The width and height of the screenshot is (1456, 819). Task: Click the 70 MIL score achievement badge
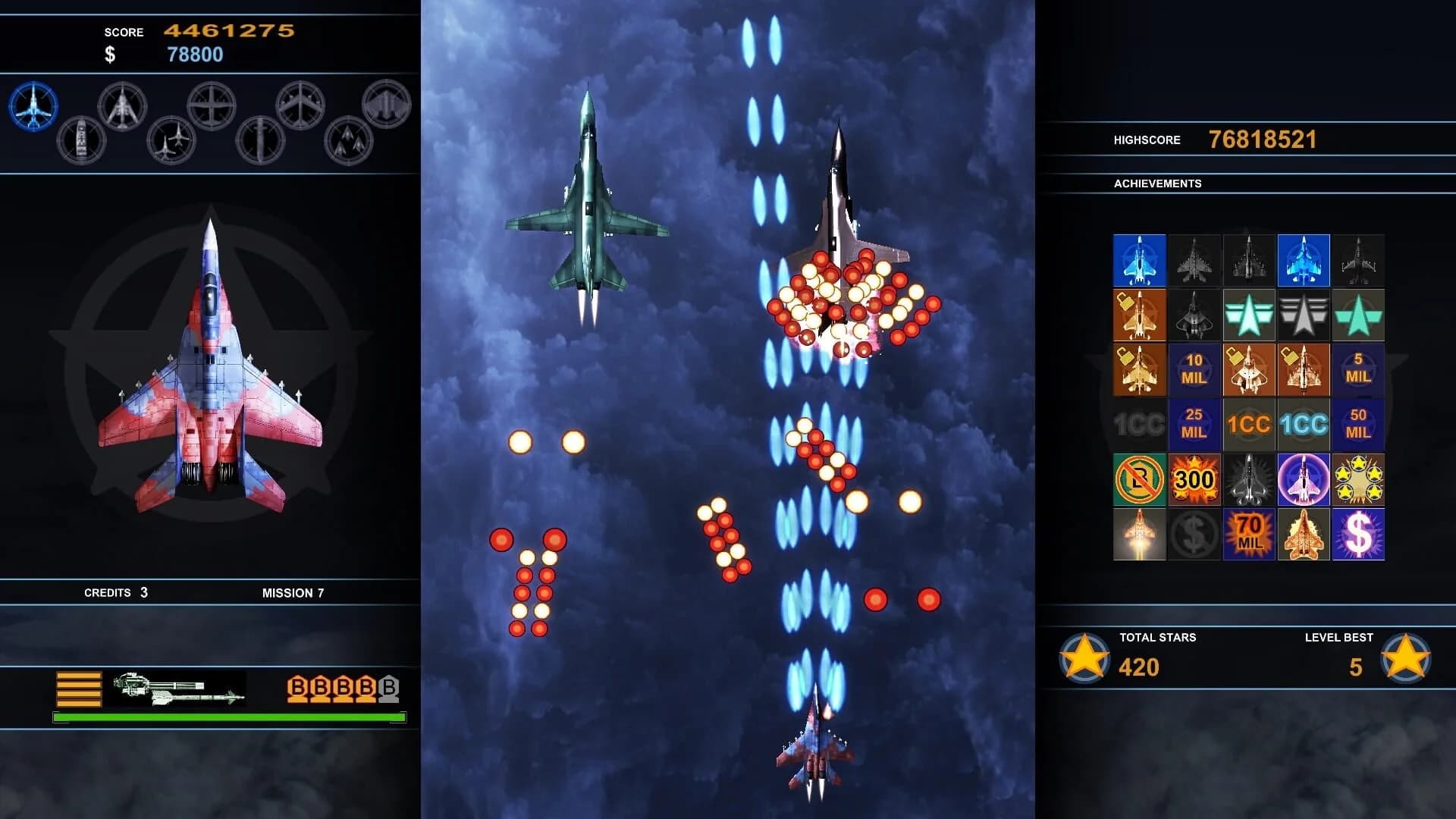tap(1248, 533)
